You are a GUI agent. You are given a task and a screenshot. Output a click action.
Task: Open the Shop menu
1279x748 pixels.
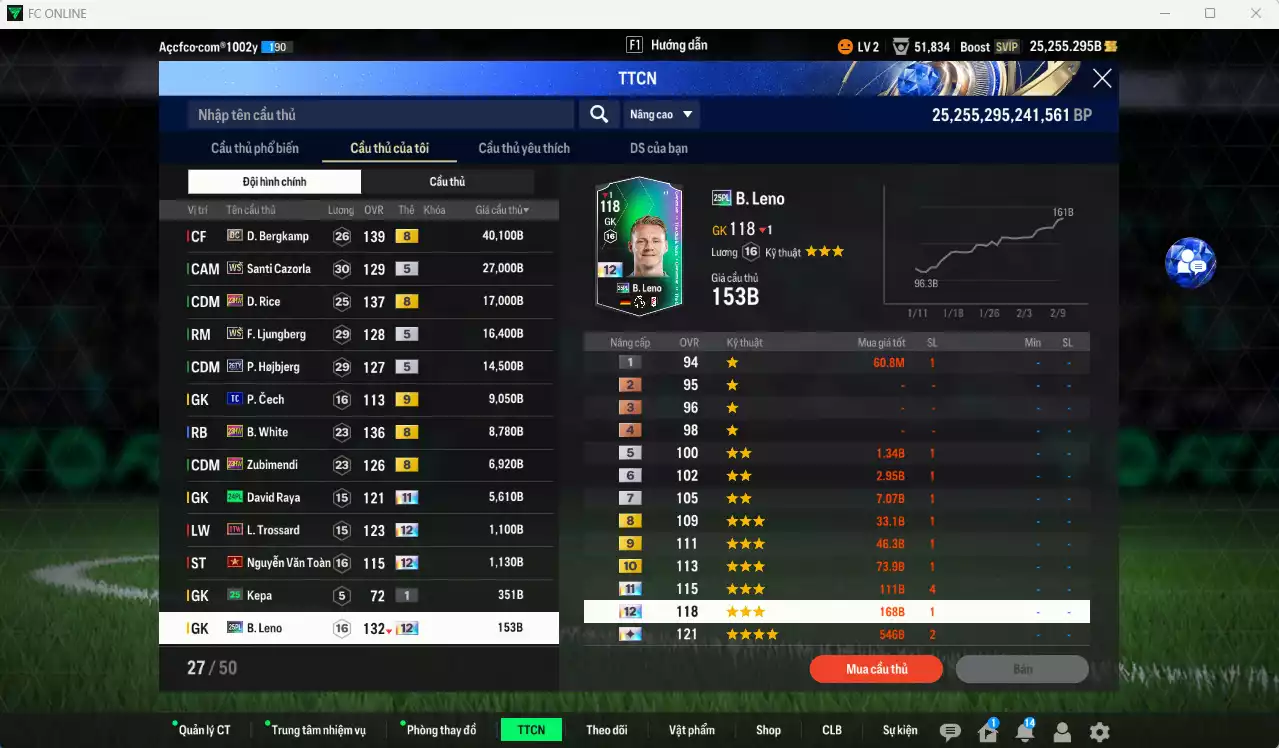click(x=768, y=730)
